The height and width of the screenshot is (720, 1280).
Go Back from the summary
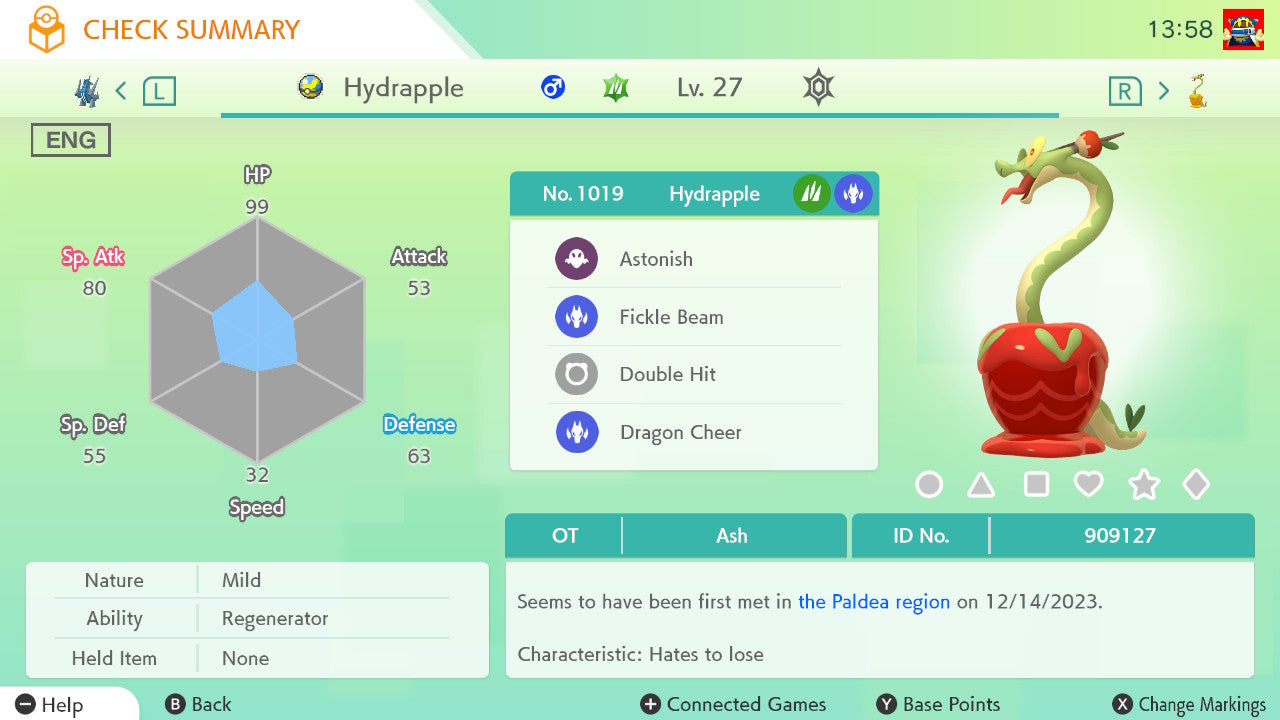198,705
